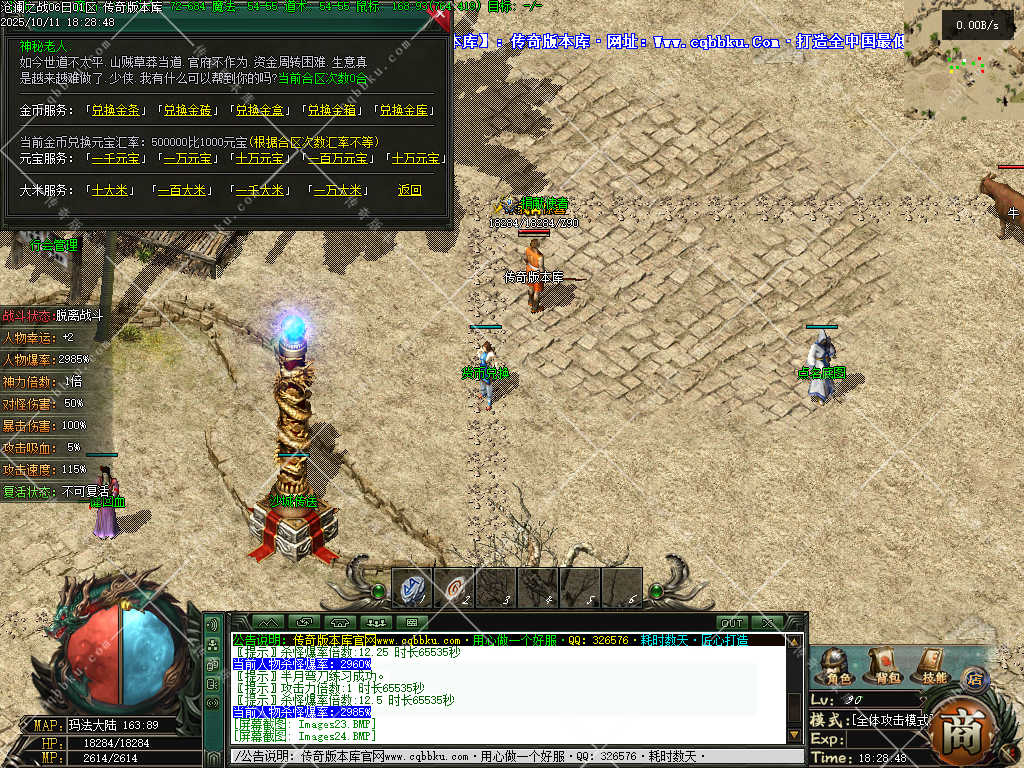This screenshot has height=768, width=1024.
Task: Close the mysterious old man dialog
Action: pyautogui.click(x=438, y=16)
